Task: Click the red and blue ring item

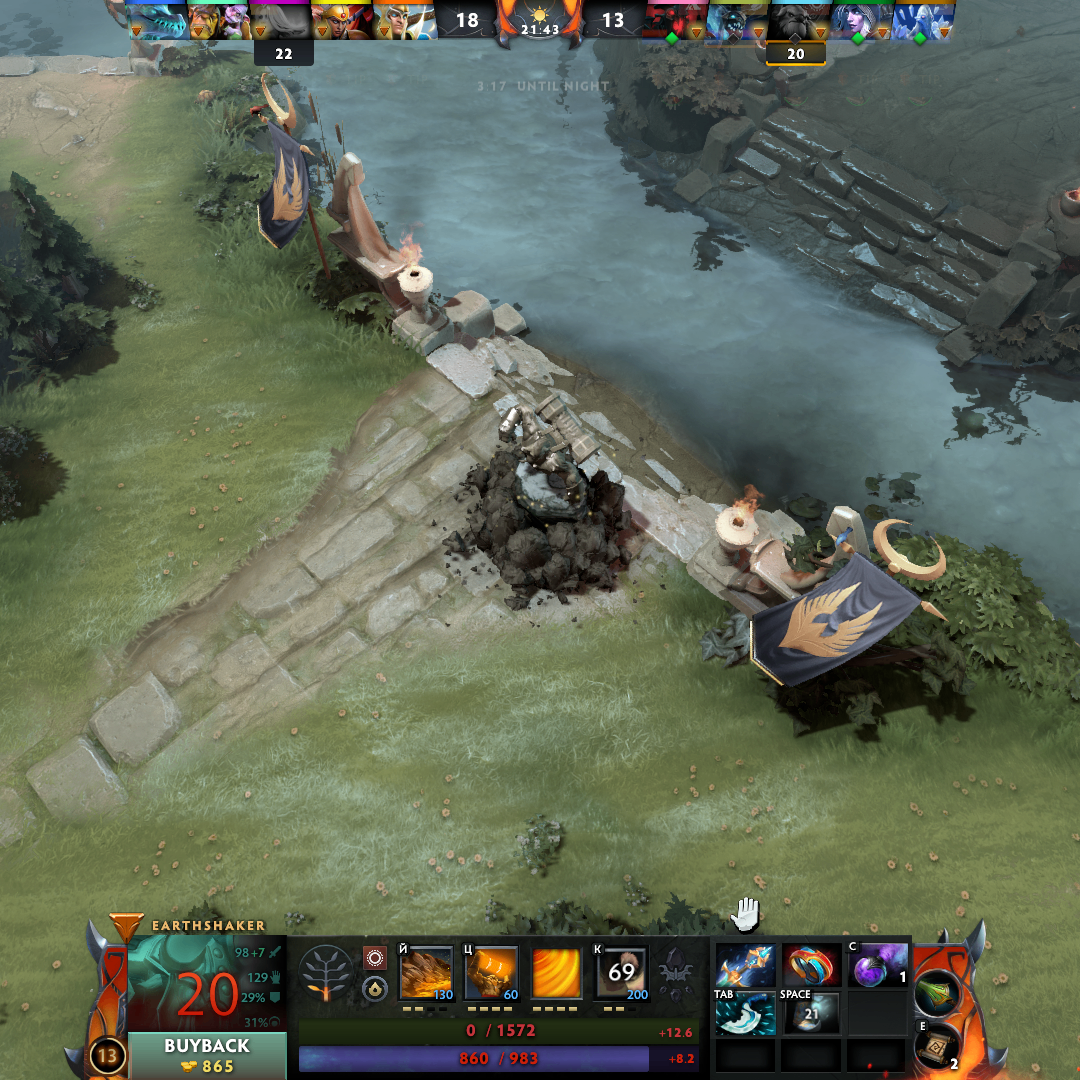Action: 811,965
